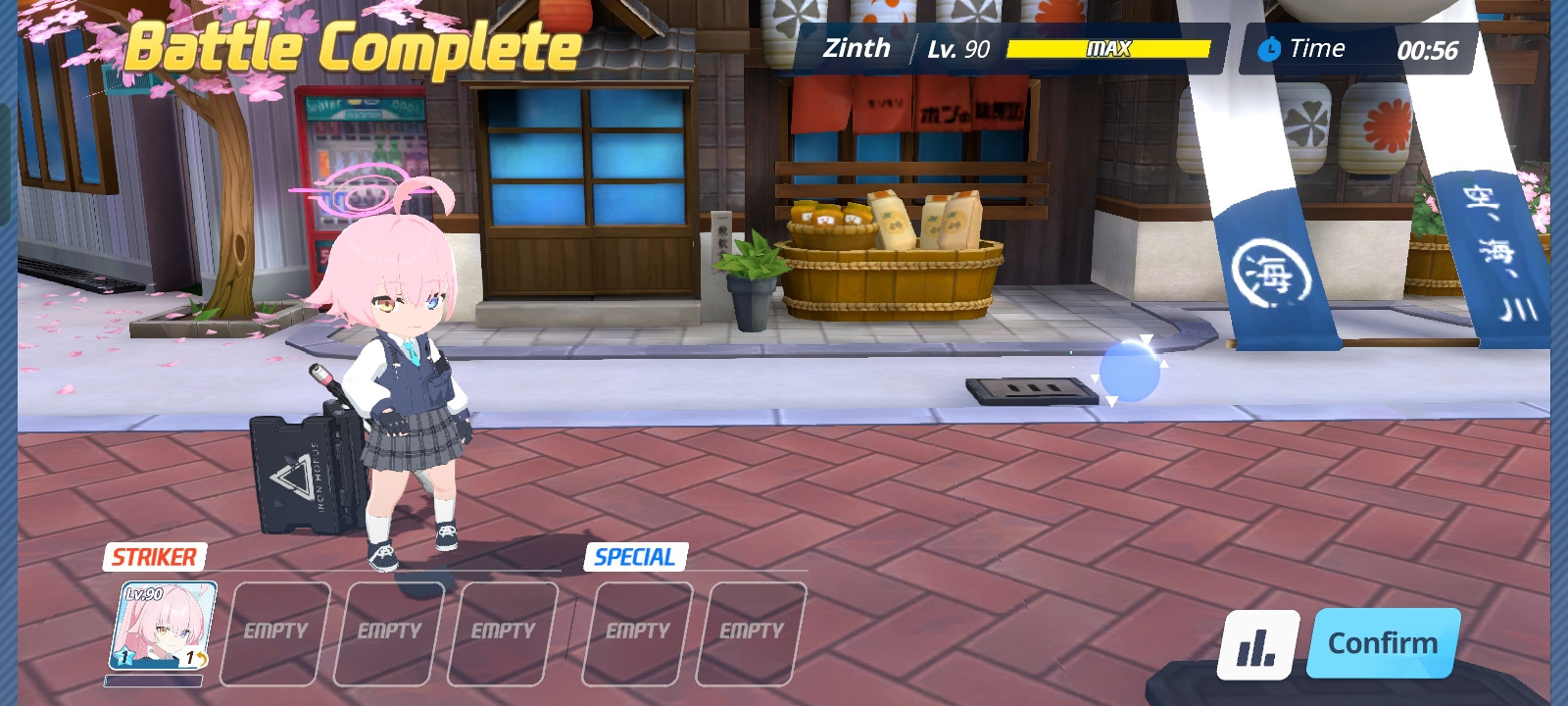Viewport: 1568px width, 706px height.
Task: Switch to the STRIKER section
Action: (x=153, y=558)
